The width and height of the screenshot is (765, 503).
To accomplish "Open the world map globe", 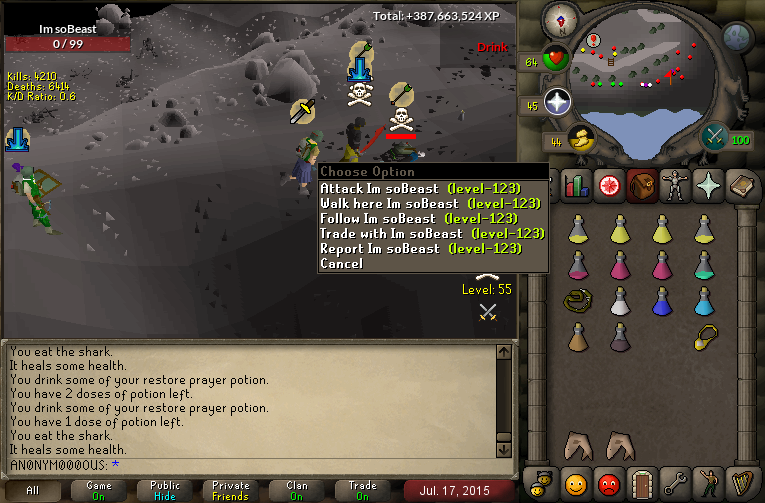I will (737, 37).
